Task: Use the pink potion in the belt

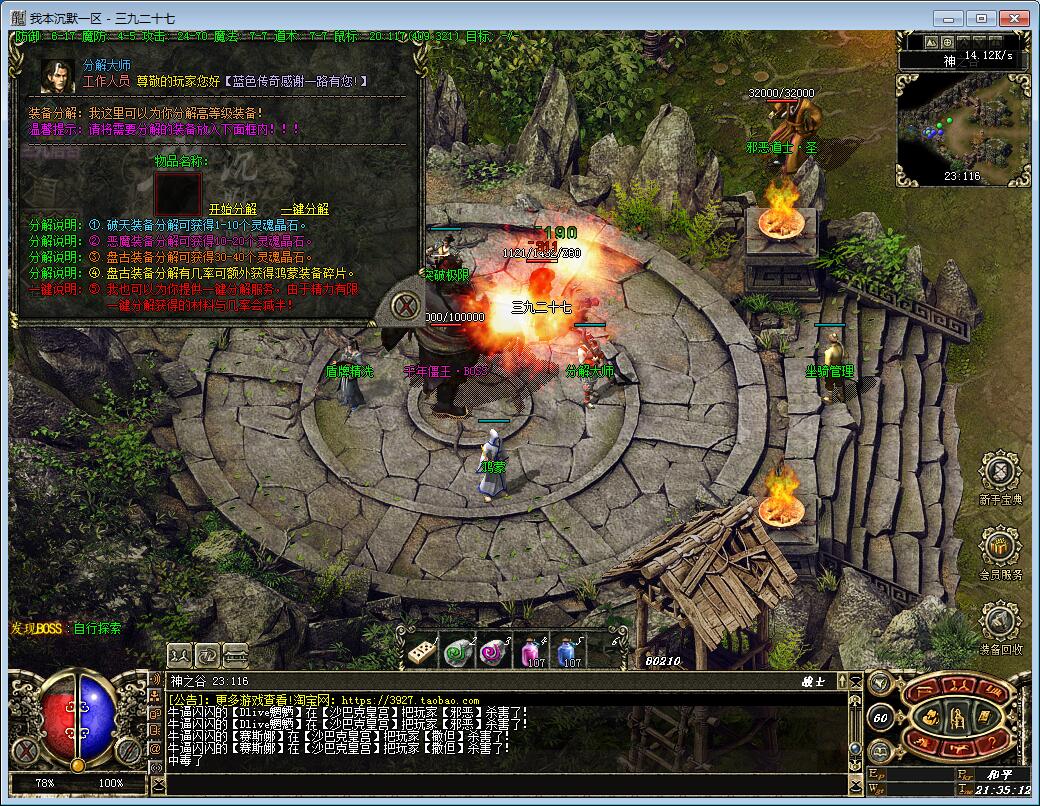Action: tap(530, 652)
